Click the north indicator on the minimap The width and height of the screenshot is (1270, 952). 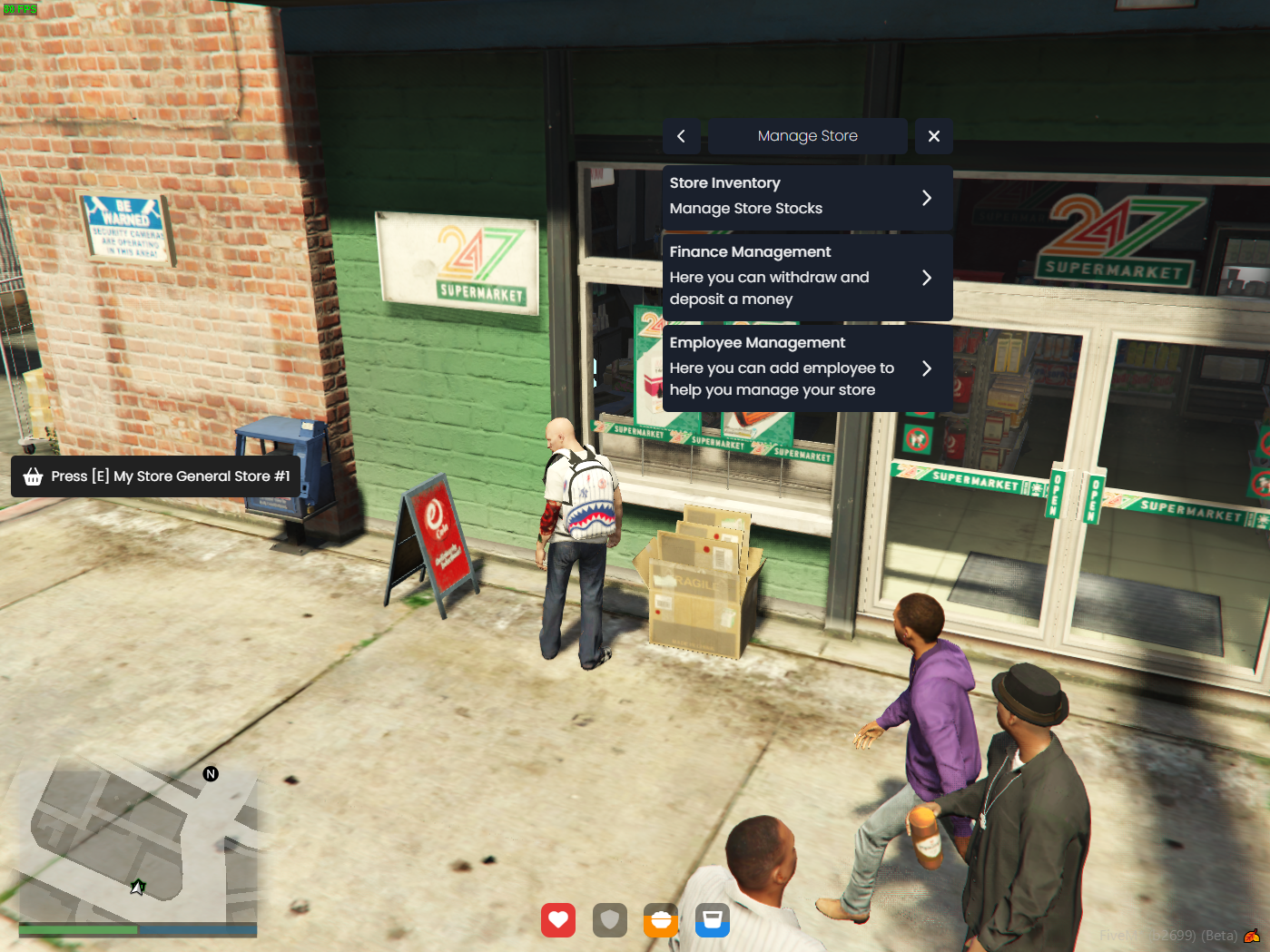[210, 774]
